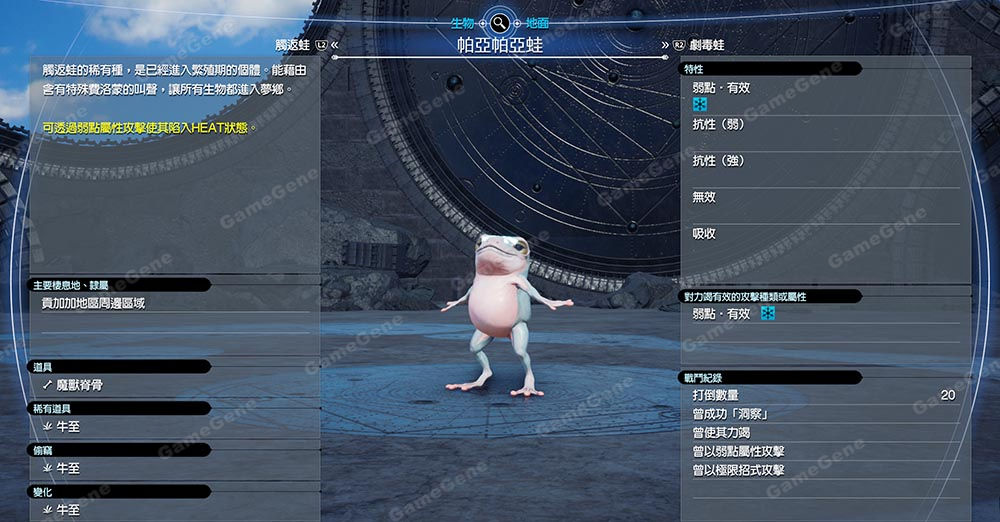This screenshot has height=522, width=1000.
Task: Select the 貢加加地區周邊區域 habitat entry
Action: click(x=93, y=303)
